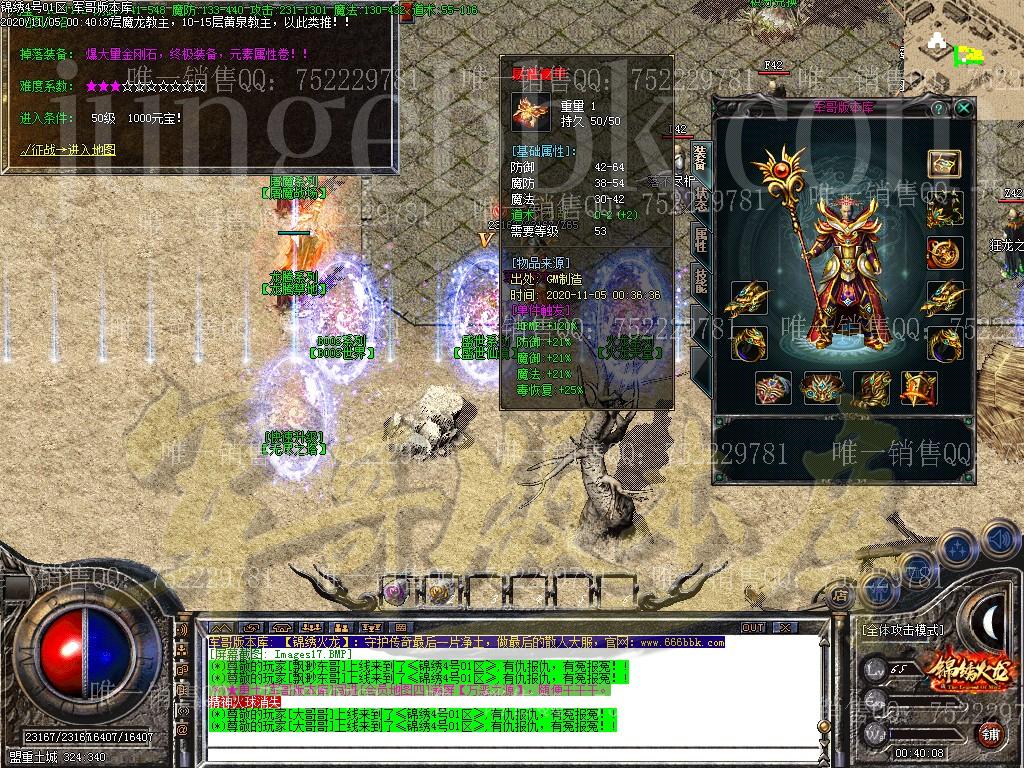Toggle the 全体攻击模式 attack mode label

pyautogui.click(x=902, y=631)
